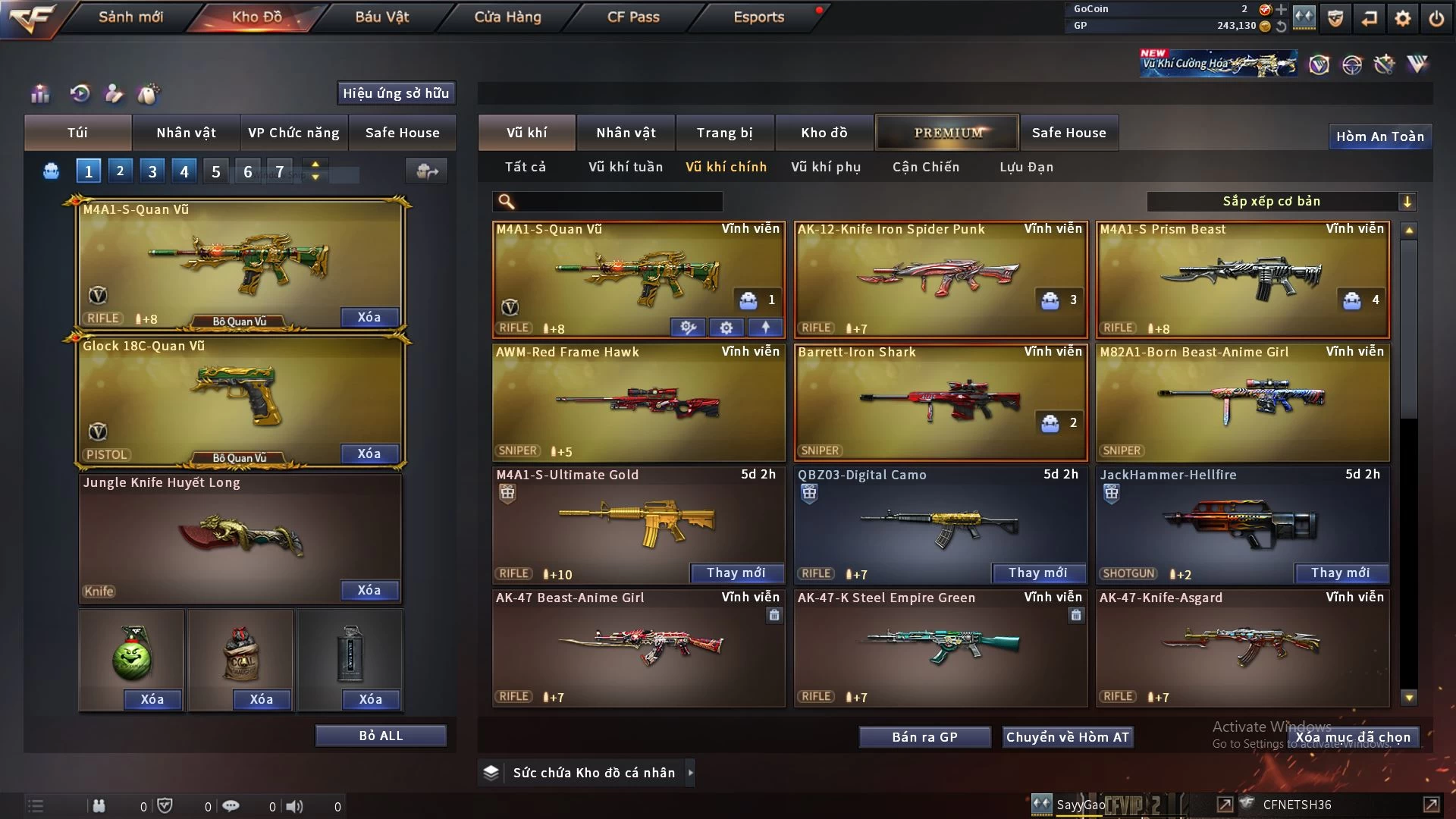Viewport: 1456px width, 819px height.
Task: Switch to the Nhân vật bag tab
Action: pos(186,133)
